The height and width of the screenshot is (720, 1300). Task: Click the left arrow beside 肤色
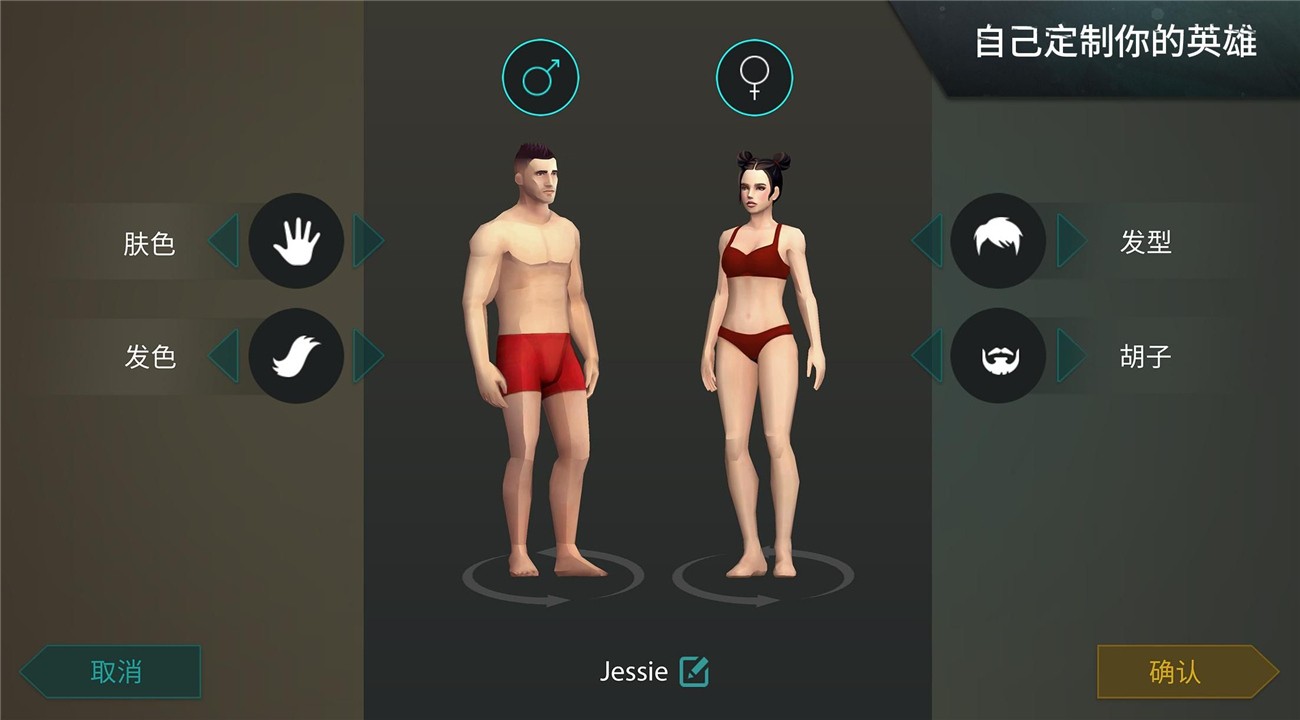(222, 239)
